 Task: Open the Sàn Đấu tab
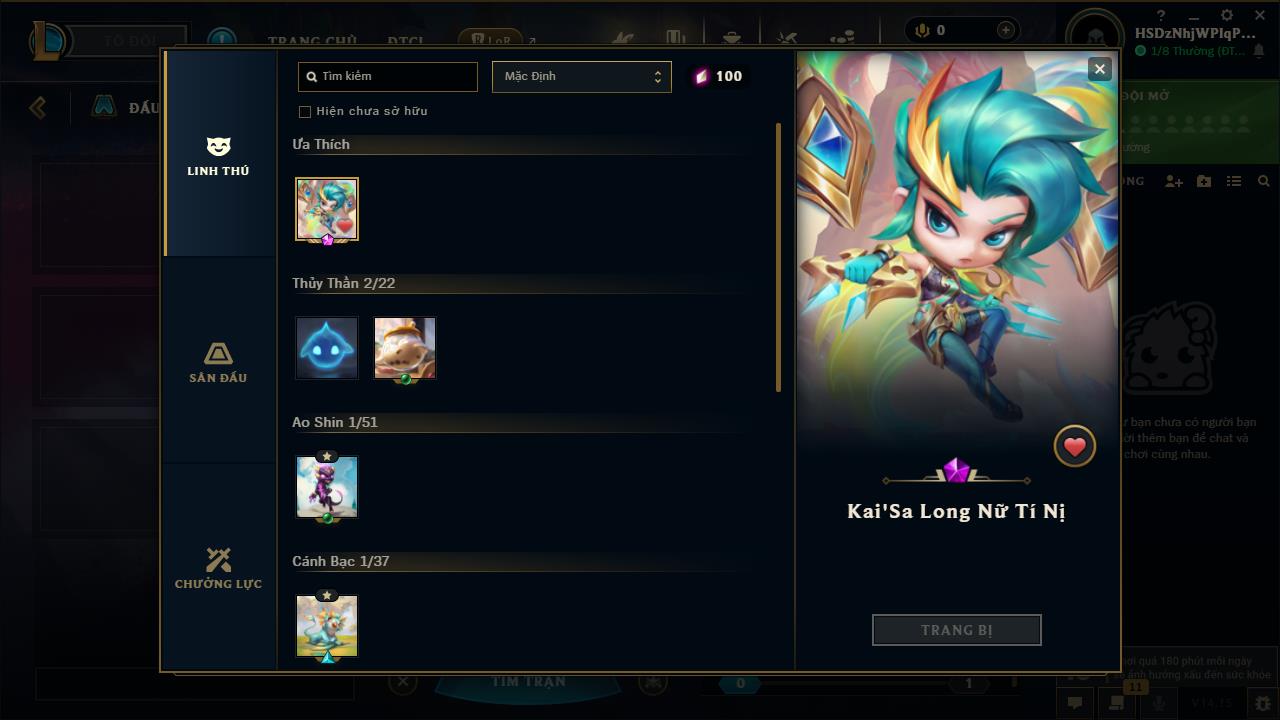(x=218, y=362)
